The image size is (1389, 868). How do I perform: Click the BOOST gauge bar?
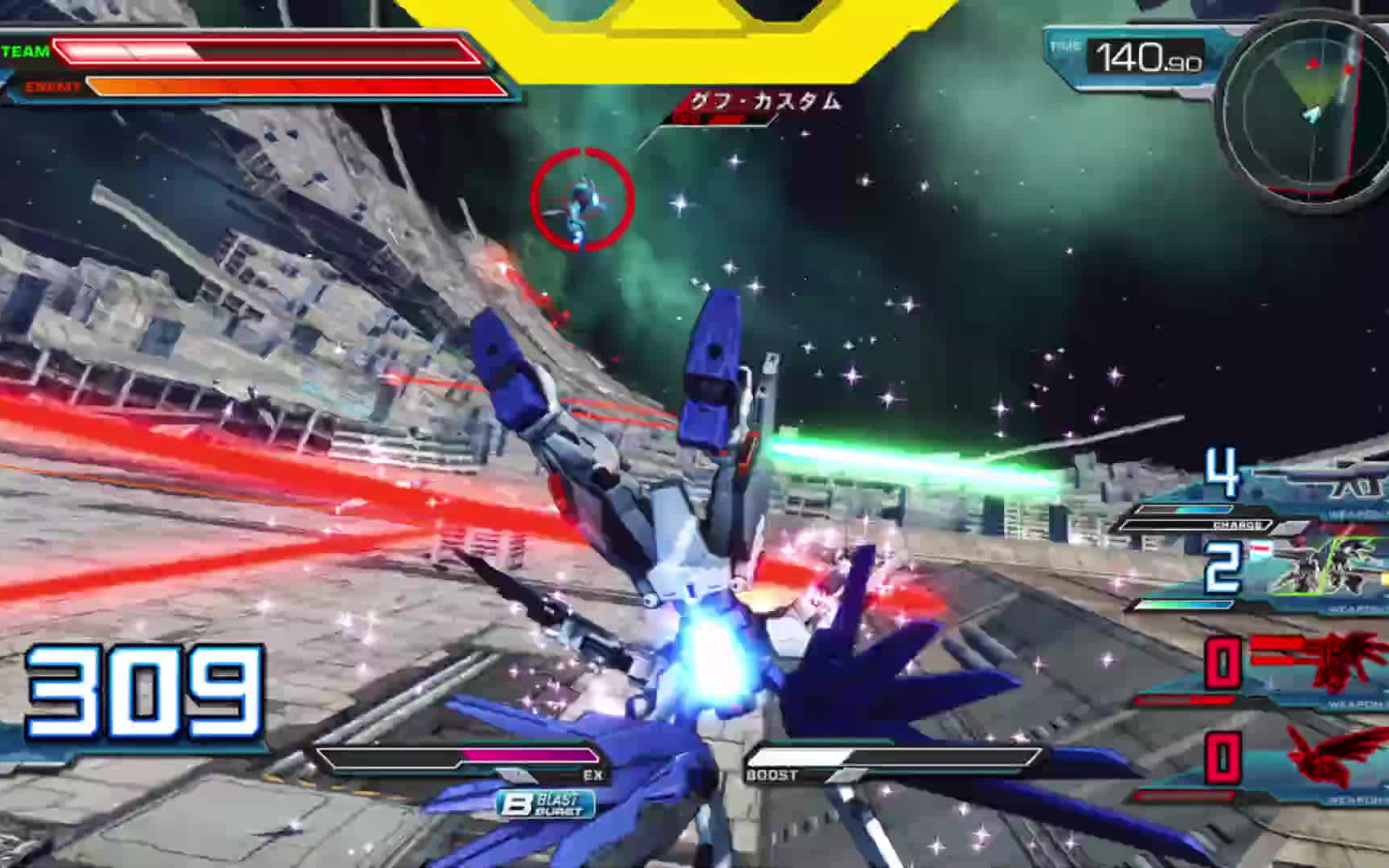pos(892,755)
